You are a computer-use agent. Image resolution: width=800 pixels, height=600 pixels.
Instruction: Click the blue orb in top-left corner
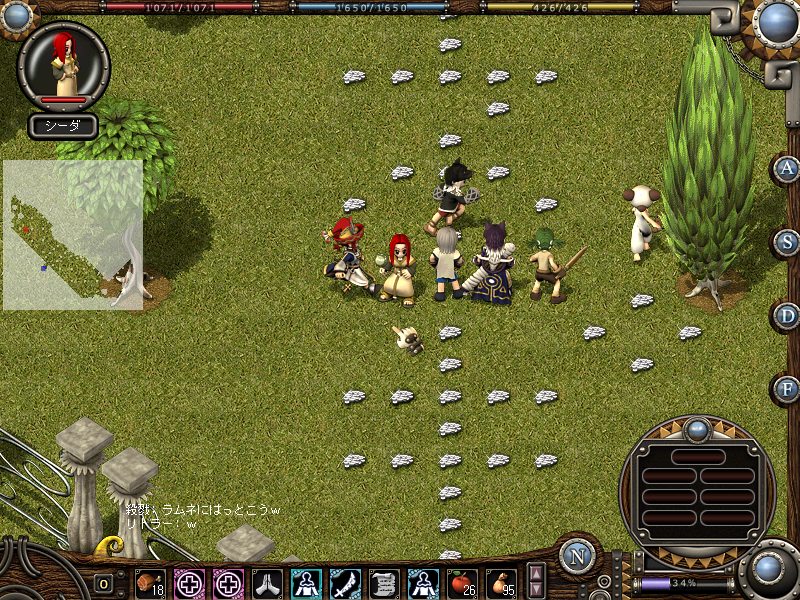[x=14, y=16]
